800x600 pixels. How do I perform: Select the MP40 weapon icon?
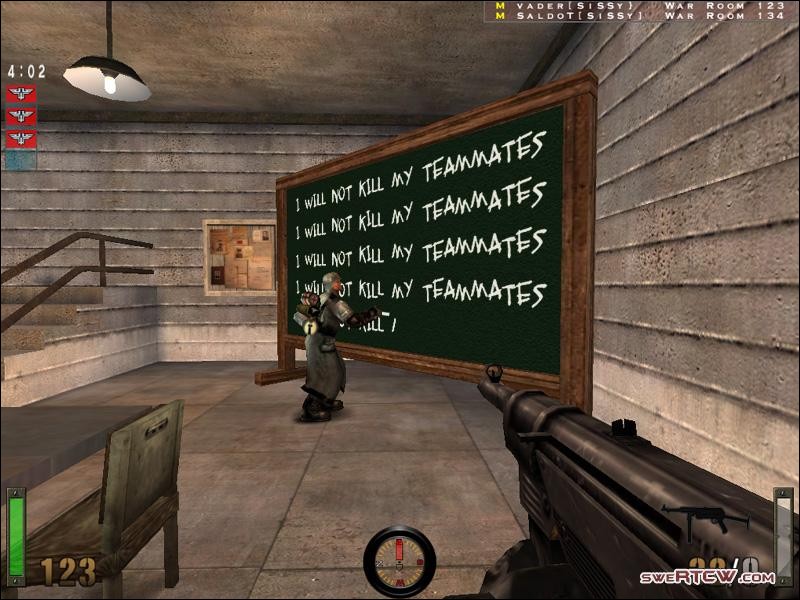click(x=705, y=519)
